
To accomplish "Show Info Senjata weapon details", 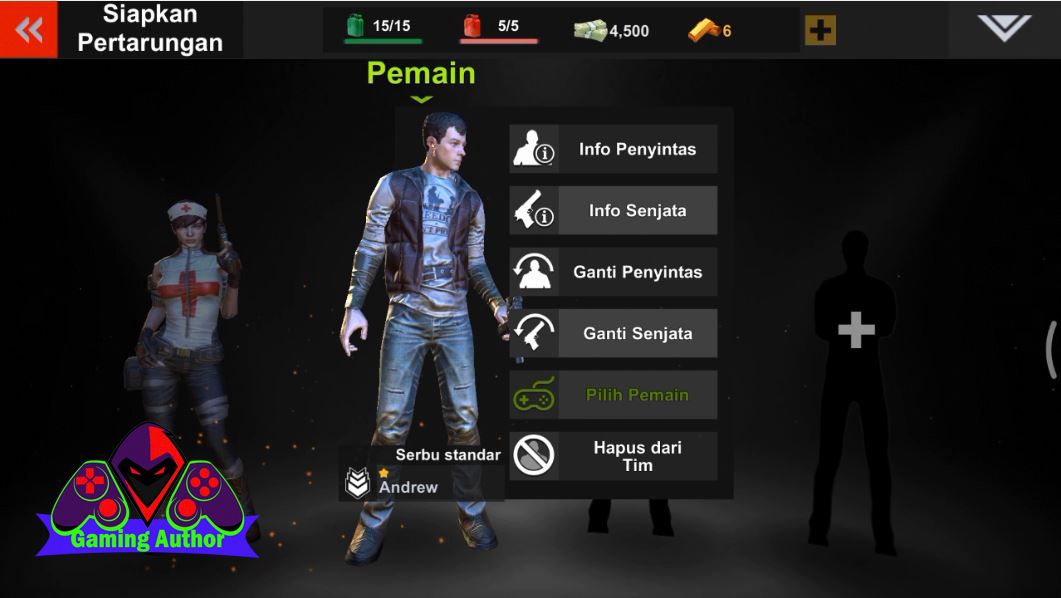I will click(x=613, y=211).
